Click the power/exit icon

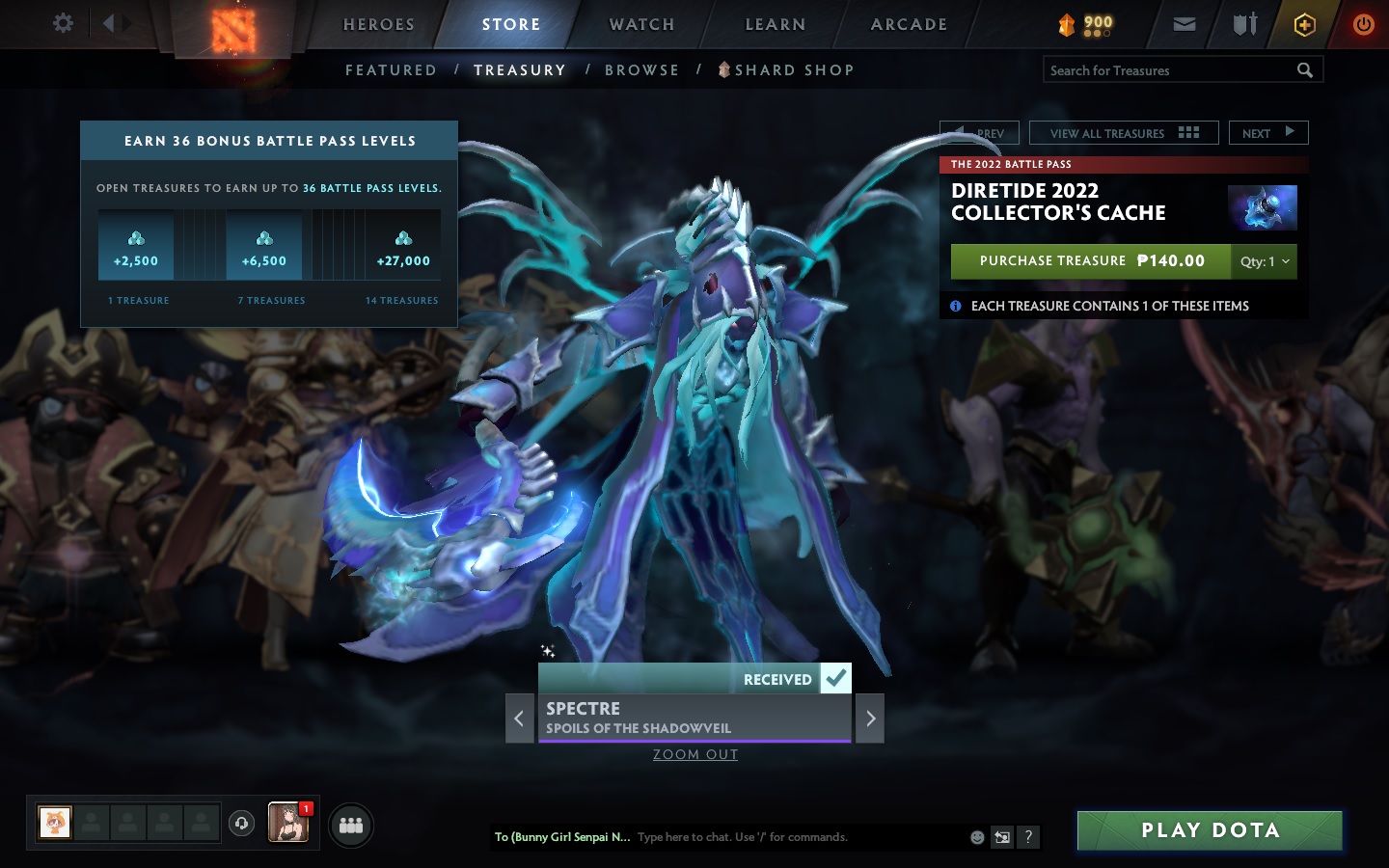click(1363, 24)
